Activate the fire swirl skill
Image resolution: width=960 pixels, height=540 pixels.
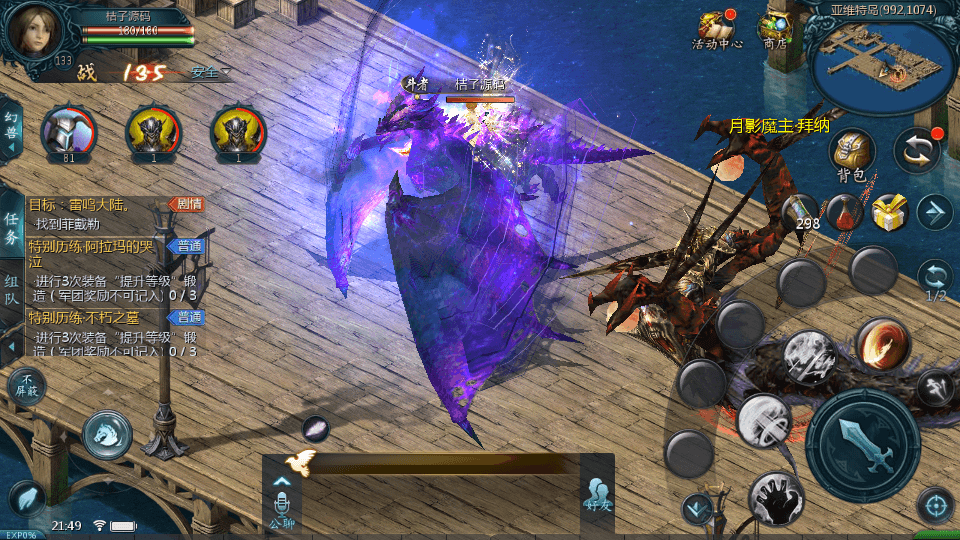tap(881, 344)
